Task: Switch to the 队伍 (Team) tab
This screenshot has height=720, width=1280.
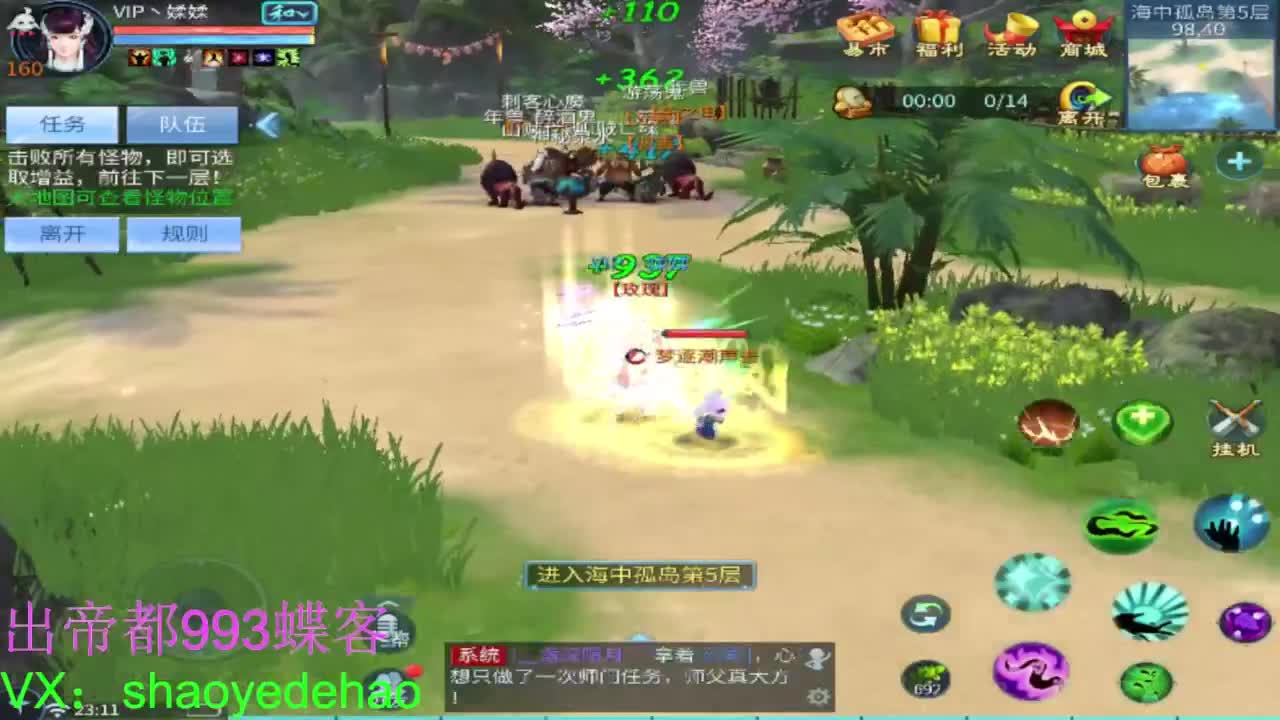Action: pyautogui.click(x=181, y=123)
